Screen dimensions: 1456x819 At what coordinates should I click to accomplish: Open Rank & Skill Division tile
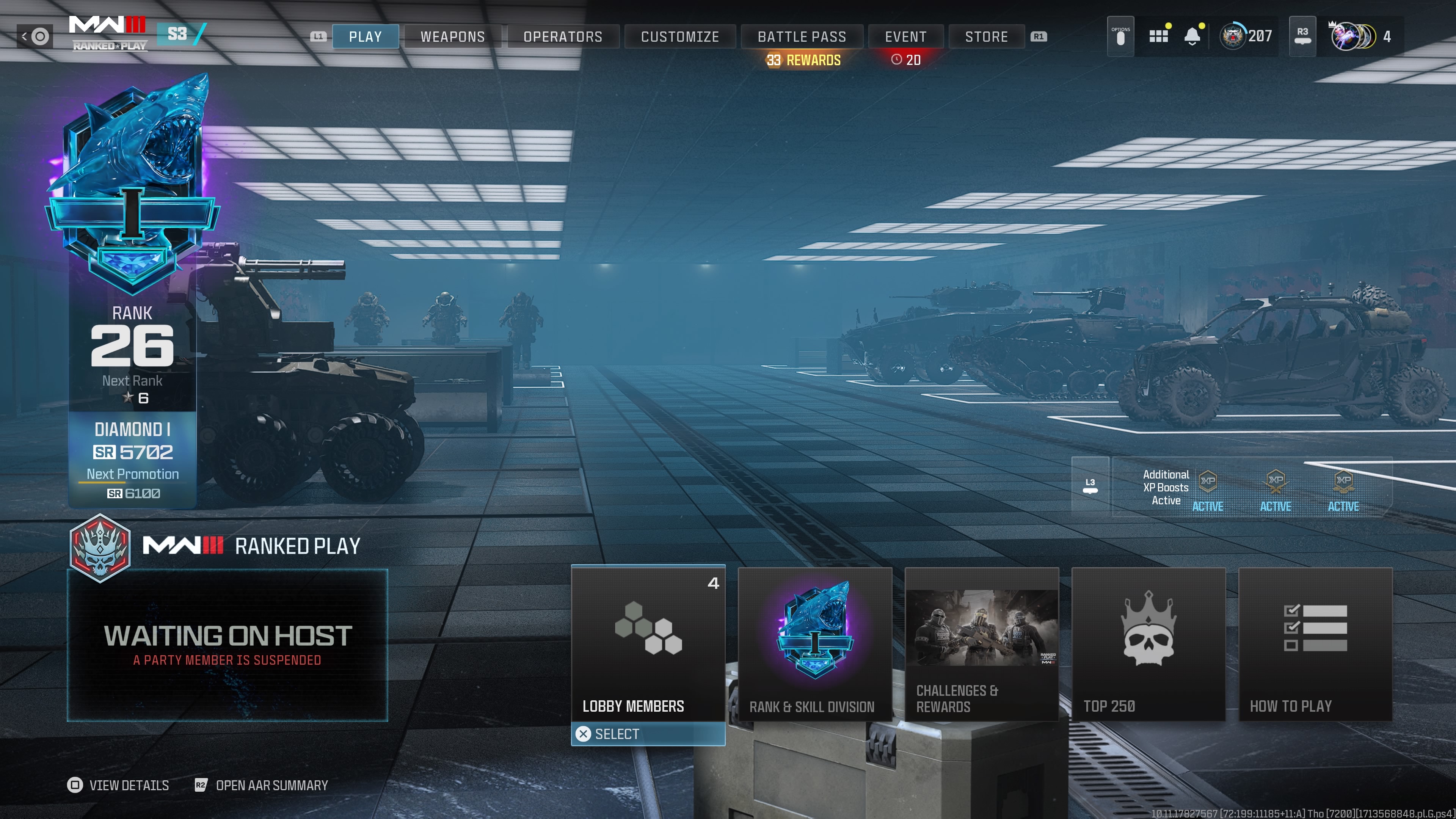click(x=814, y=644)
